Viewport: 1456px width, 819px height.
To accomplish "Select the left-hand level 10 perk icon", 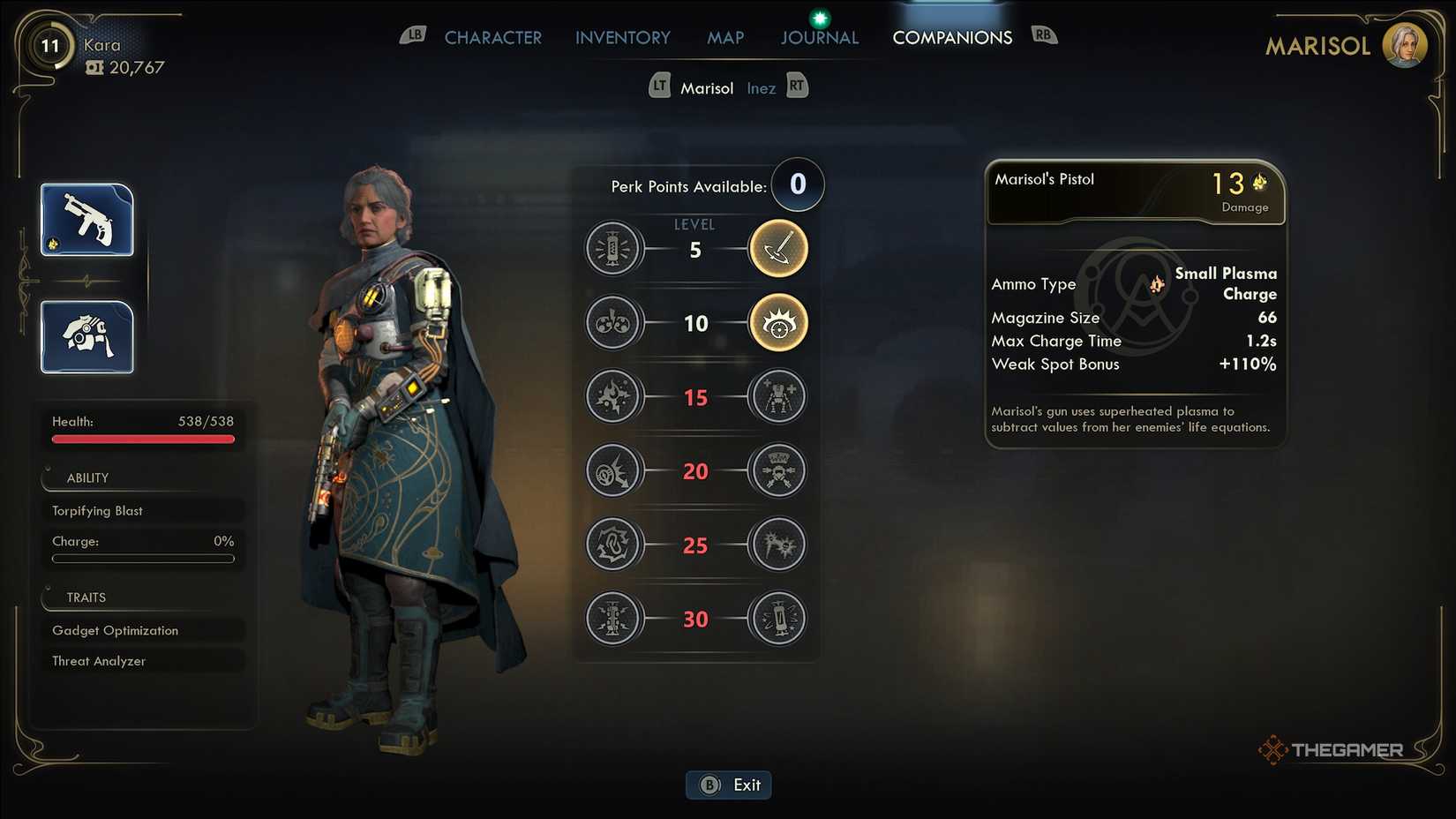I will click(x=612, y=323).
